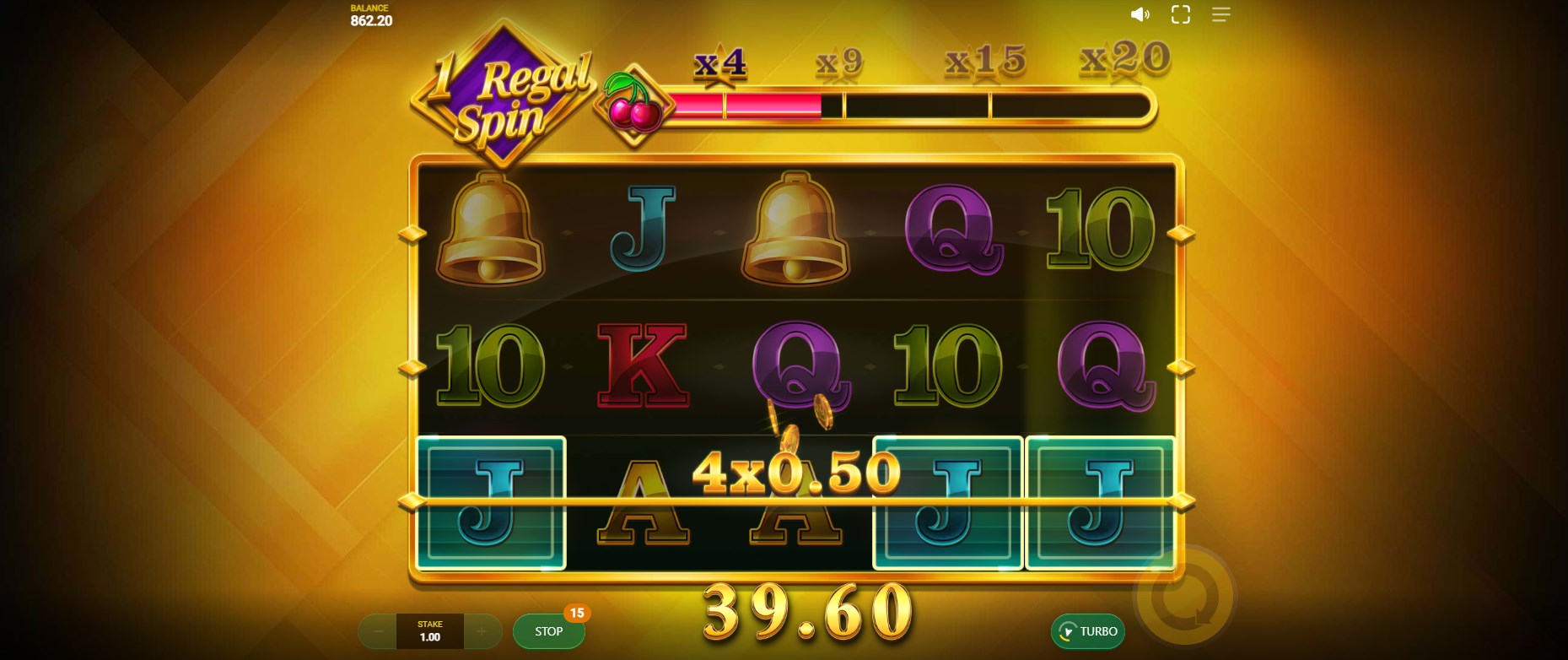Enter fullscreen mode
This screenshot has height=660, width=1568.
(1181, 14)
